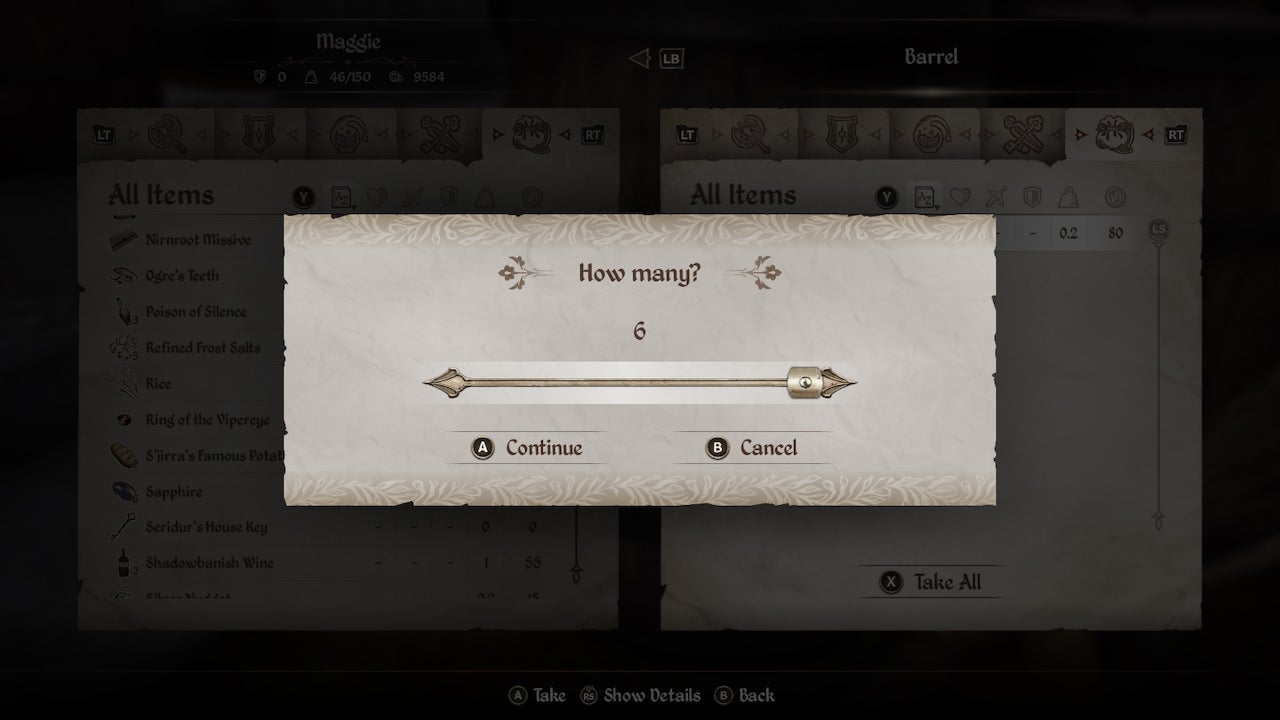
Task: Sort Barrel items by weight icon
Action: (1067, 197)
